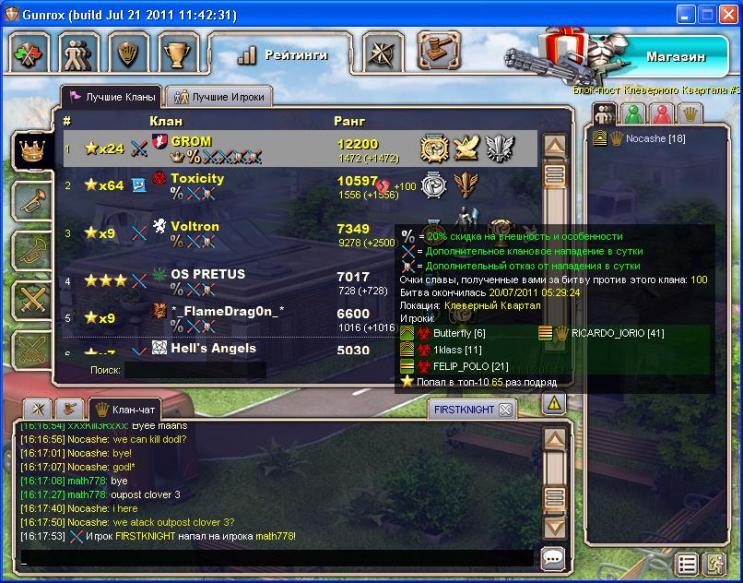Screen dimensions: 743x583
Task: Switch to the Лучшие Игроки tab
Action: [217, 97]
